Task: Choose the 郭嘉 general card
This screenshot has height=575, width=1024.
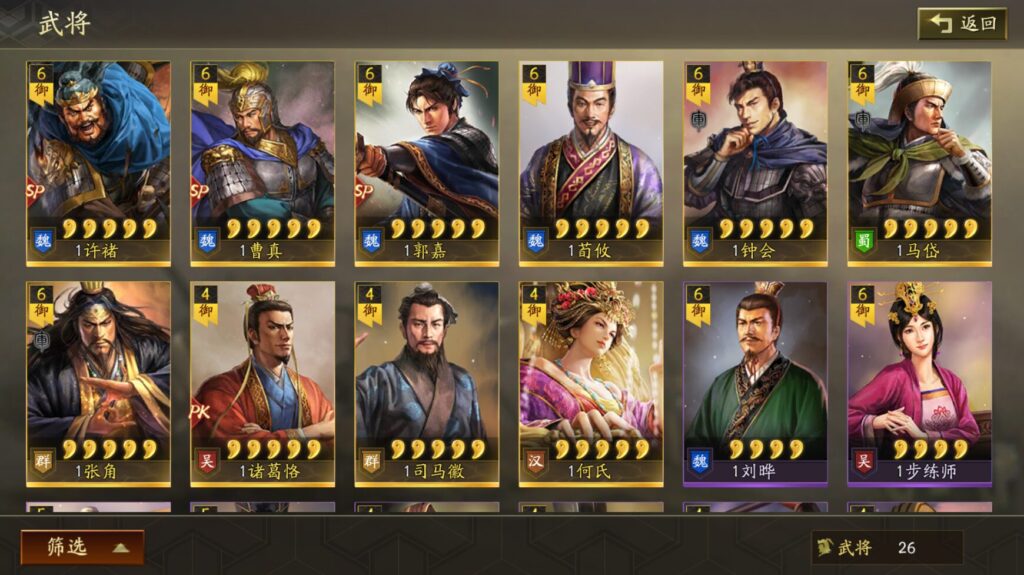Action: 426,163
